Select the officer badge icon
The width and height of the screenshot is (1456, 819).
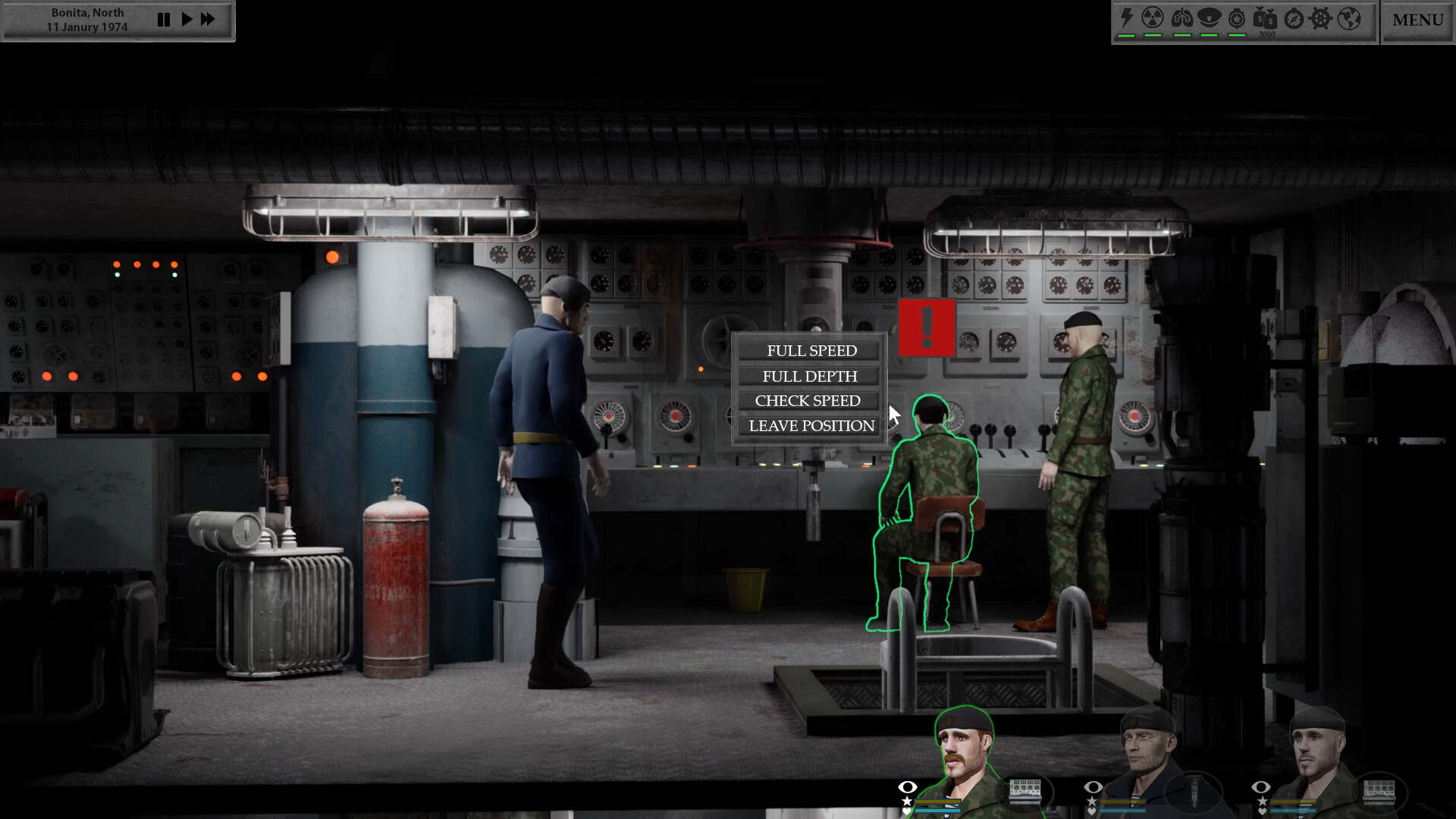pos(1238,19)
